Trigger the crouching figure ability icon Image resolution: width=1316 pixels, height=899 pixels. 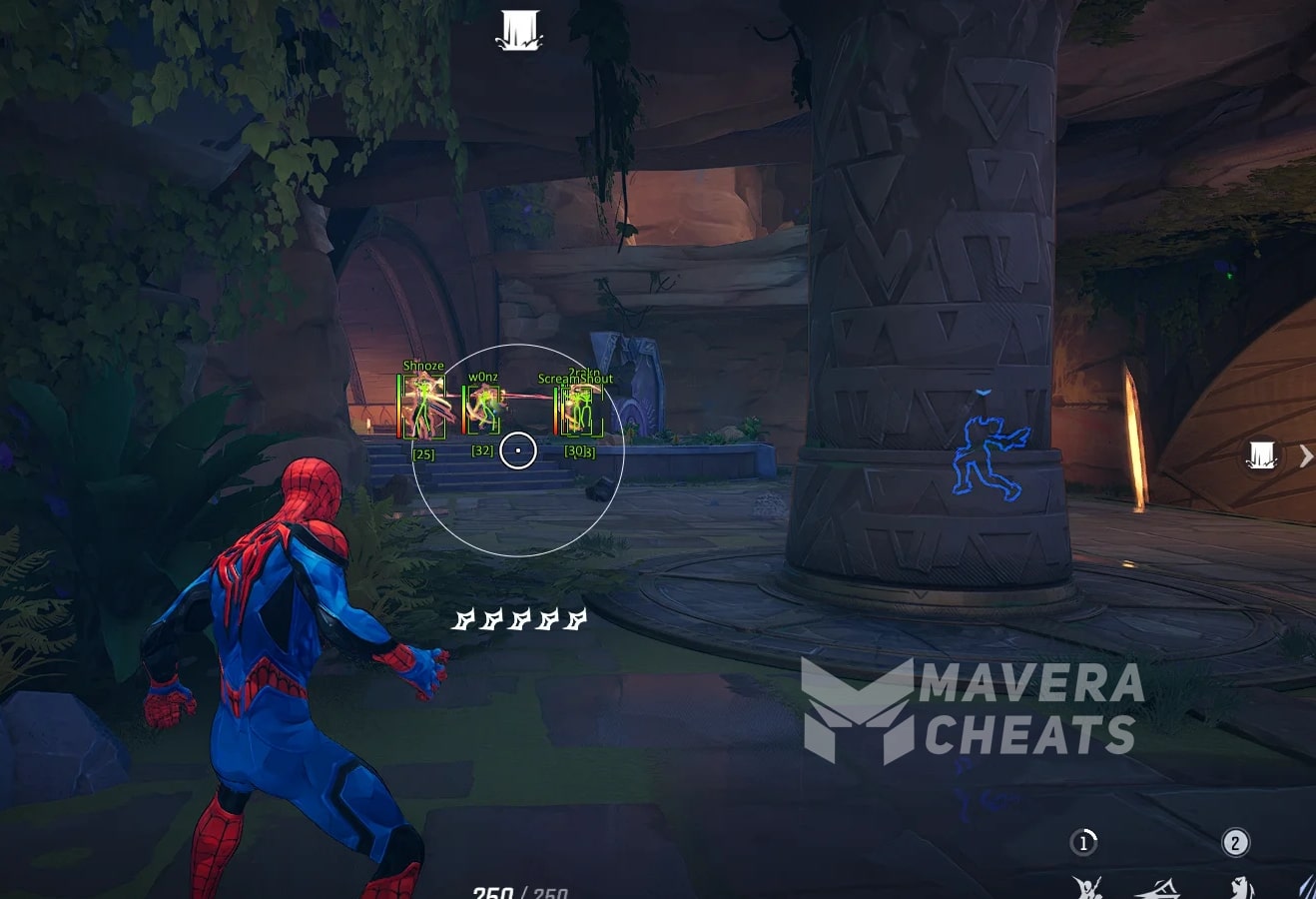point(1238,885)
